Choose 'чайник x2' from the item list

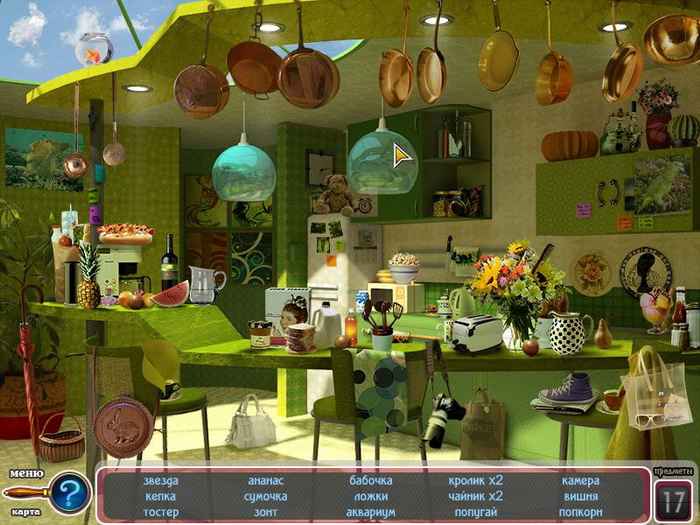pyautogui.click(x=475, y=496)
